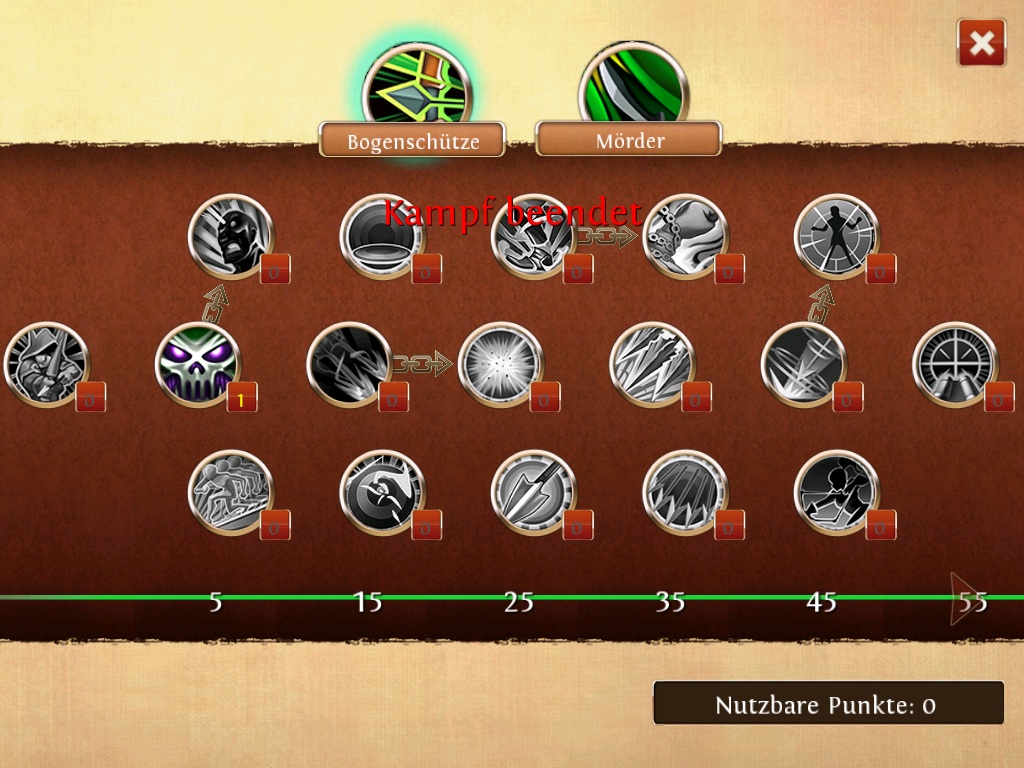Close the skill tree window
Viewport: 1024px width, 768px height.
pyautogui.click(x=981, y=43)
